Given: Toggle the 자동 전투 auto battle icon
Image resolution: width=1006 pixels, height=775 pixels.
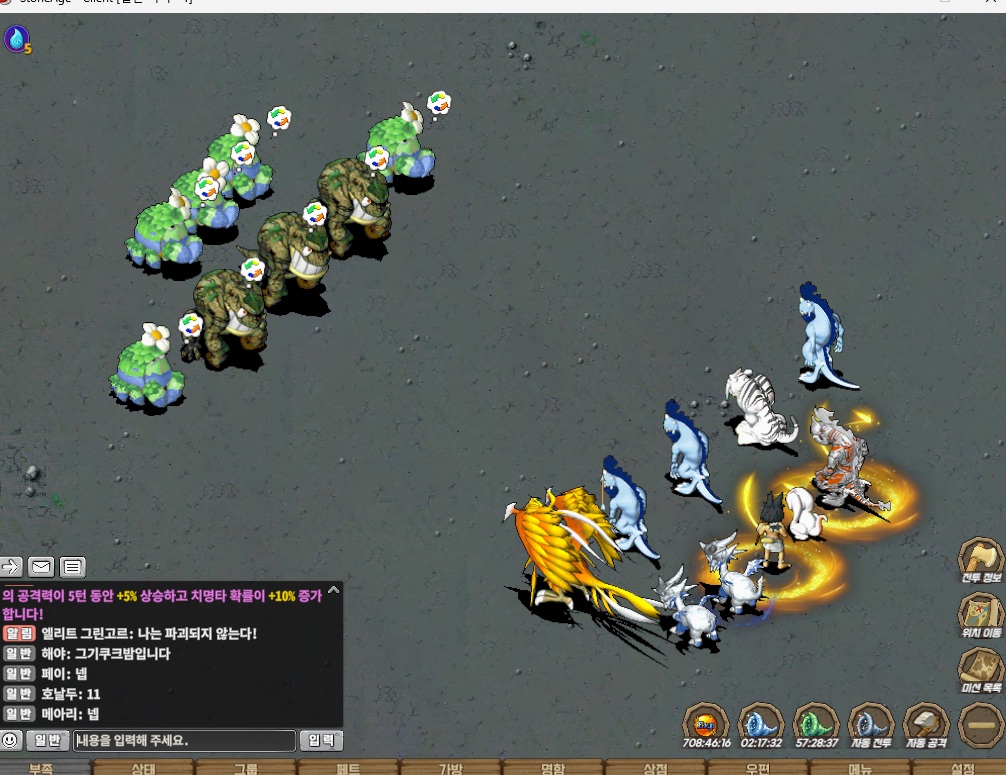Looking at the screenshot, I should click(x=870, y=722).
